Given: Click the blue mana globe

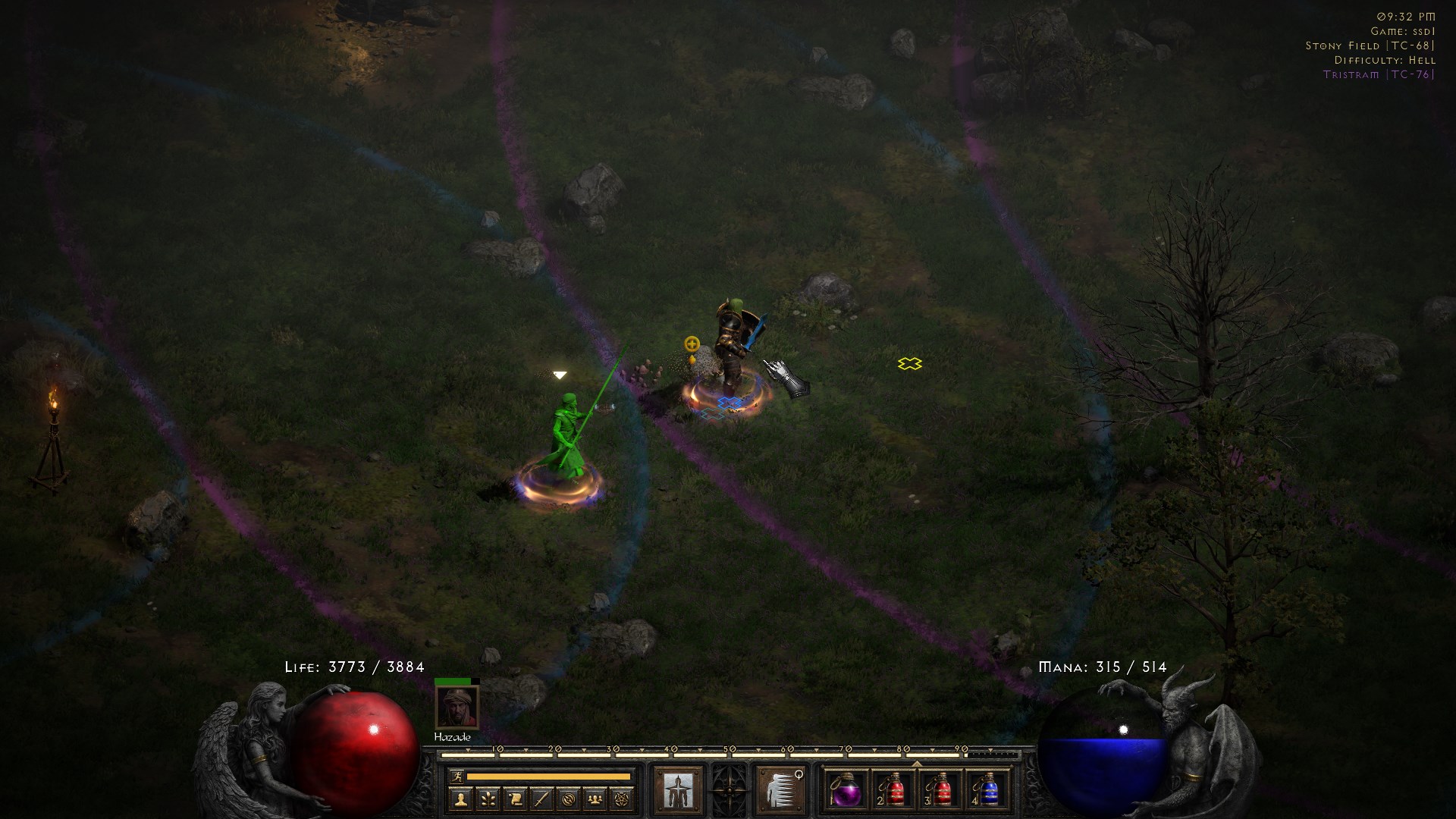Looking at the screenshot, I should [1103, 751].
